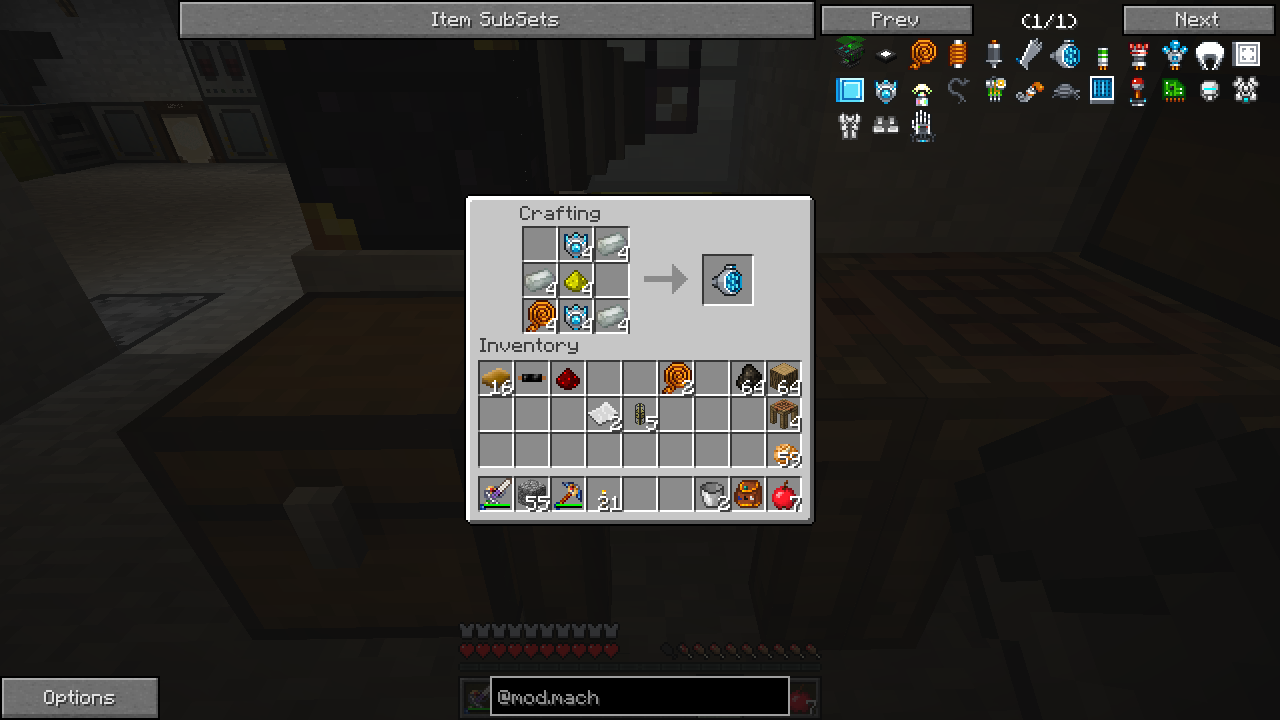Select the stack of 64 coal
Viewport: 1280px width, 720px height.
pos(748,379)
